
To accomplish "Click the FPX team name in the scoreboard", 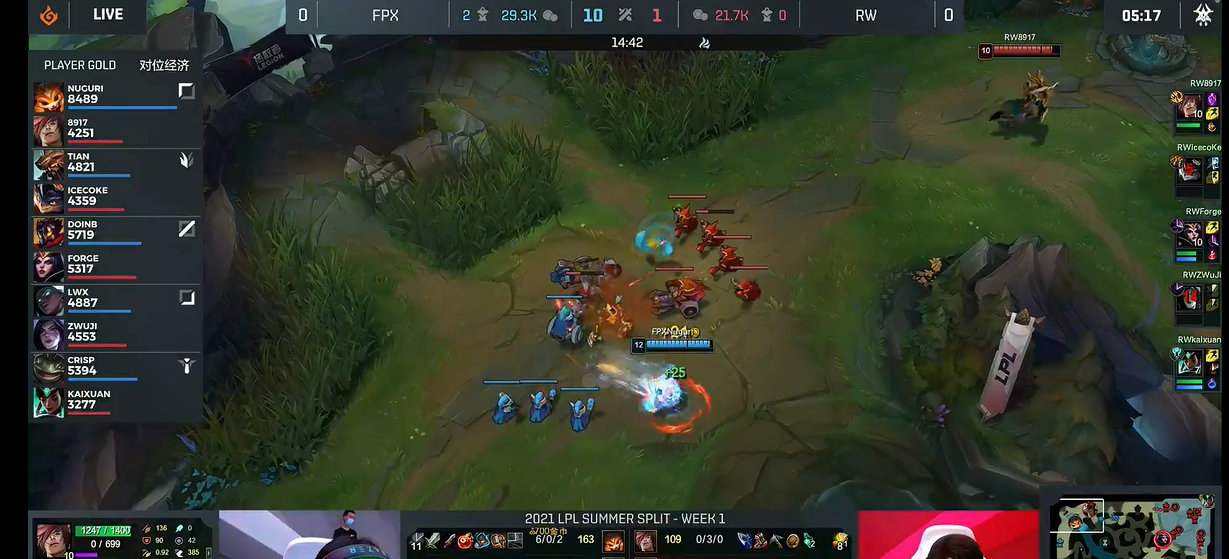I will [x=385, y=15].
